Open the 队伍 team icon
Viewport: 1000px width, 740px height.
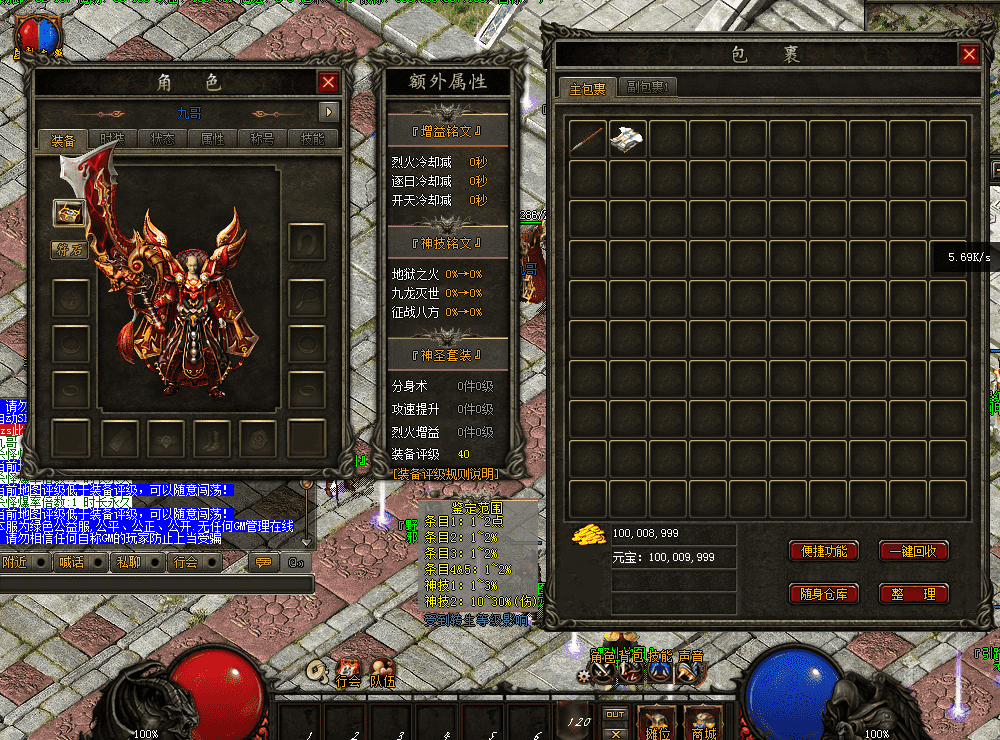tap(382, 673)
